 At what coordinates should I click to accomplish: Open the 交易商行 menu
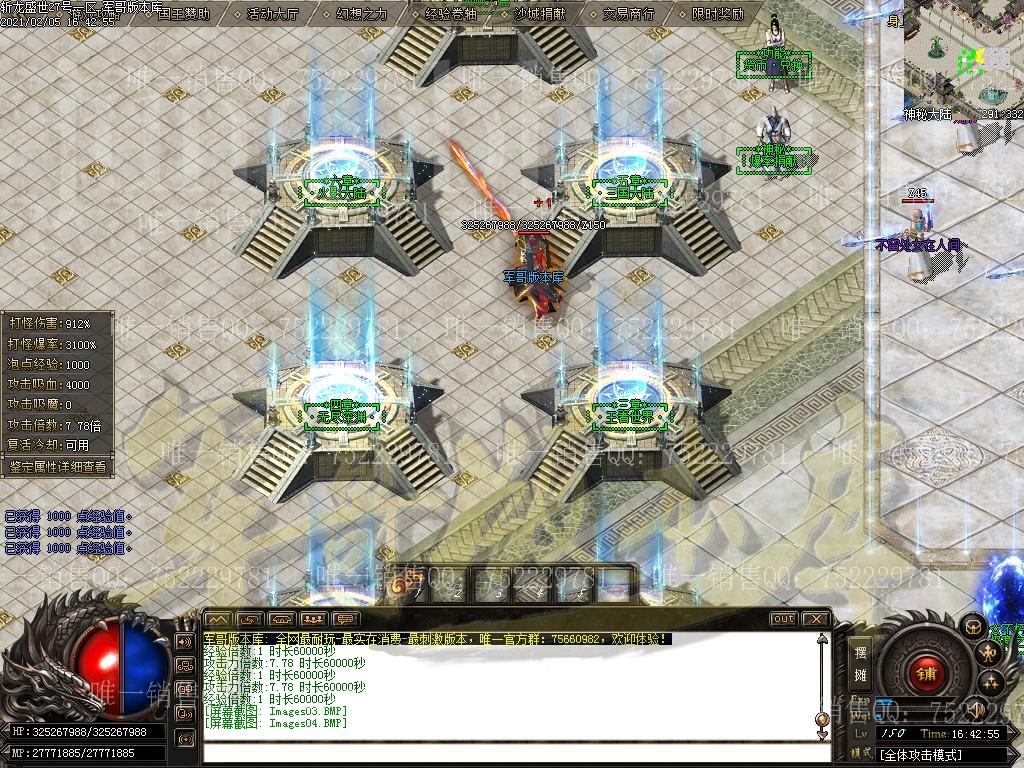pyautogui.click(x=628, y=14)
